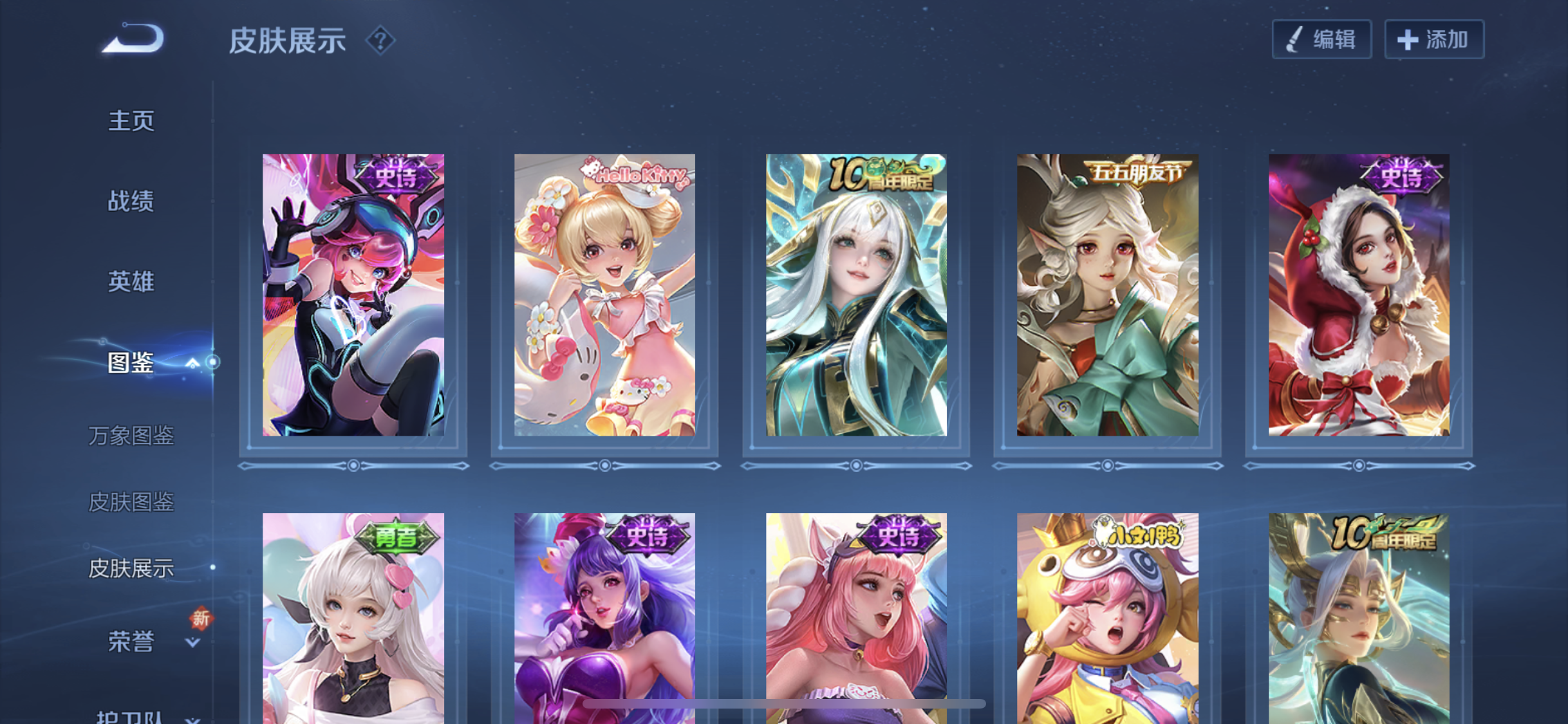Select the 英雄 tab
The width and height of the screenshot is (1568, 724).
click(x=131, y=282)
